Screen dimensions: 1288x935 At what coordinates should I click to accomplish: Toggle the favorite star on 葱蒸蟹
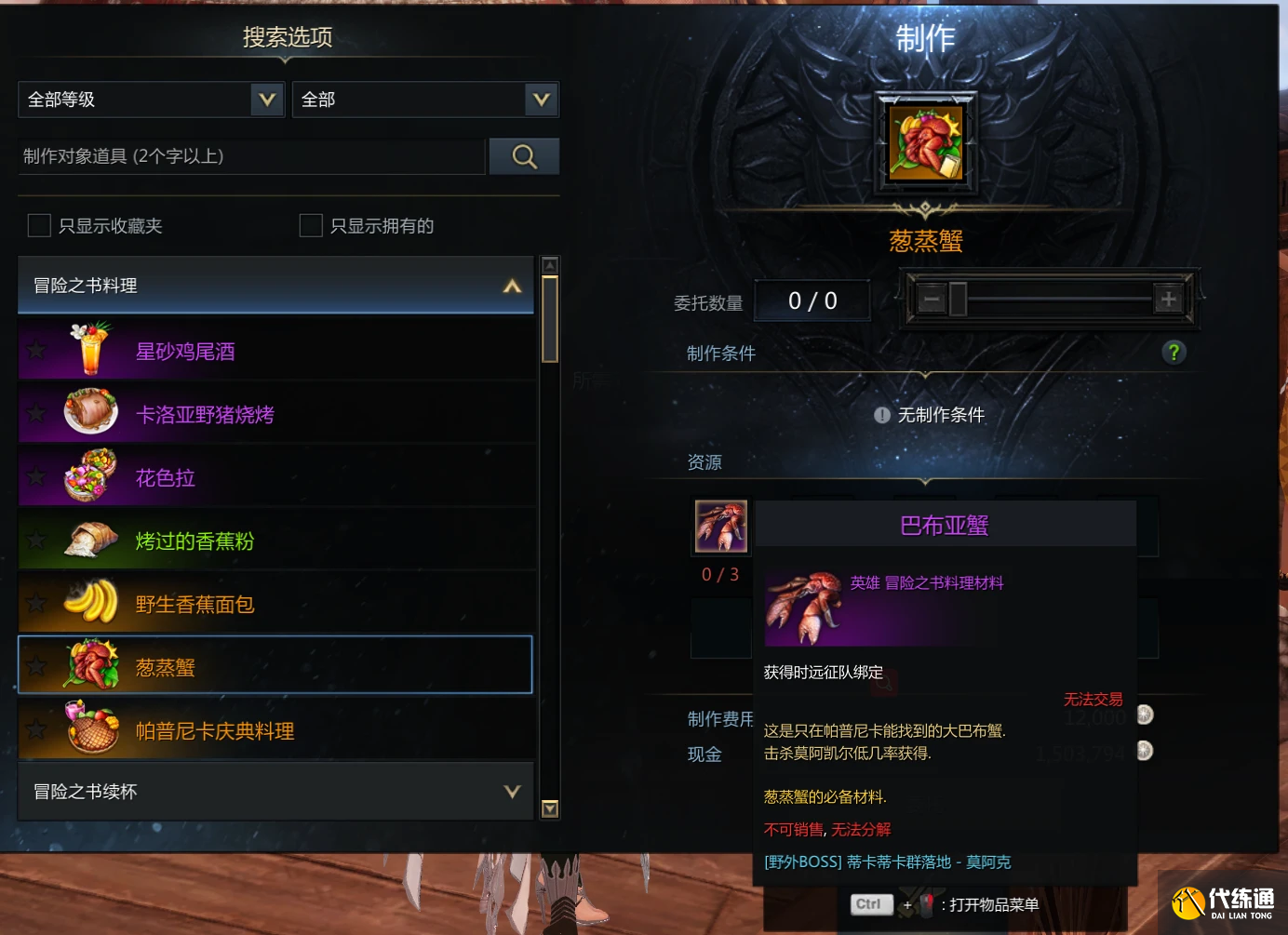(x=36, y=665)
